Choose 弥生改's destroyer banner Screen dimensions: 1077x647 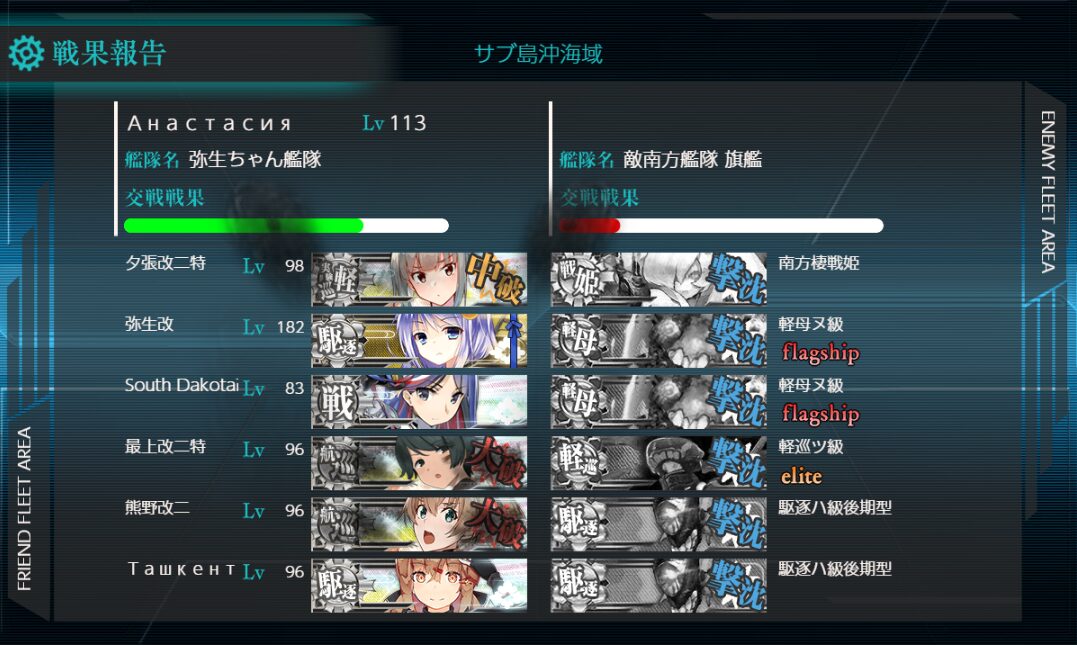tap(419, 341)
